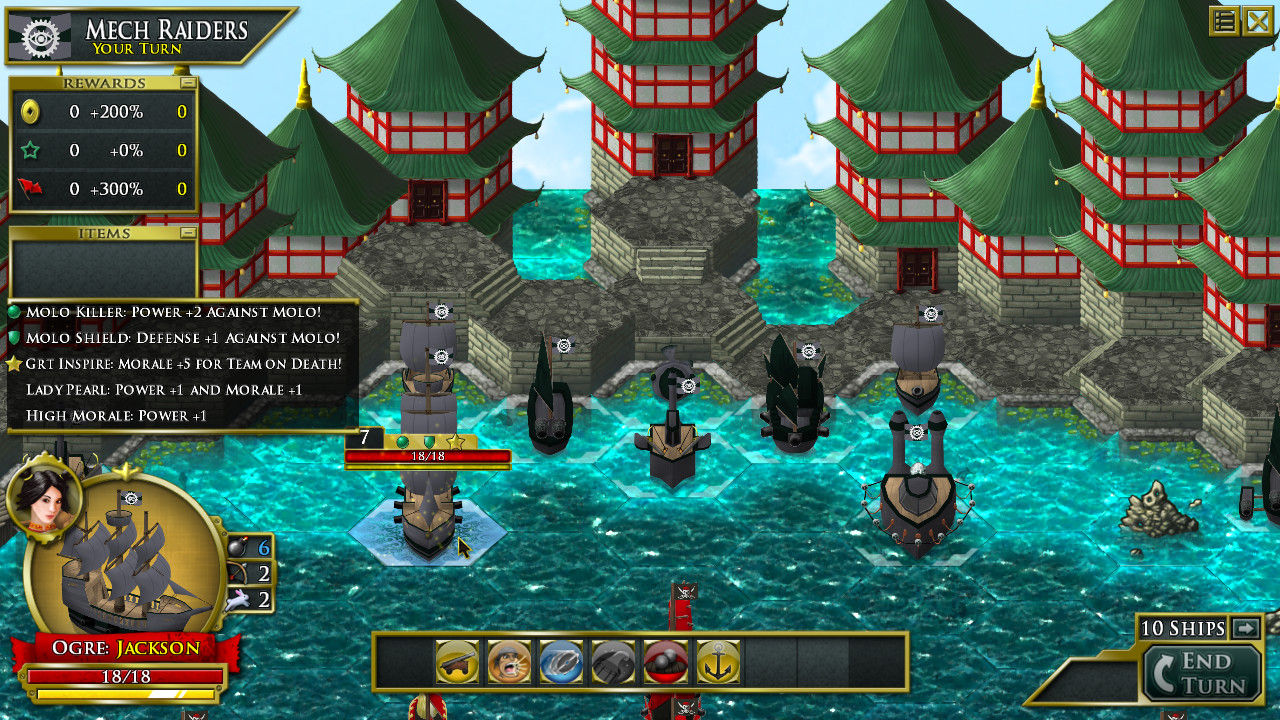Click the bow and arrow icon showing 2

tap(240, 573)
